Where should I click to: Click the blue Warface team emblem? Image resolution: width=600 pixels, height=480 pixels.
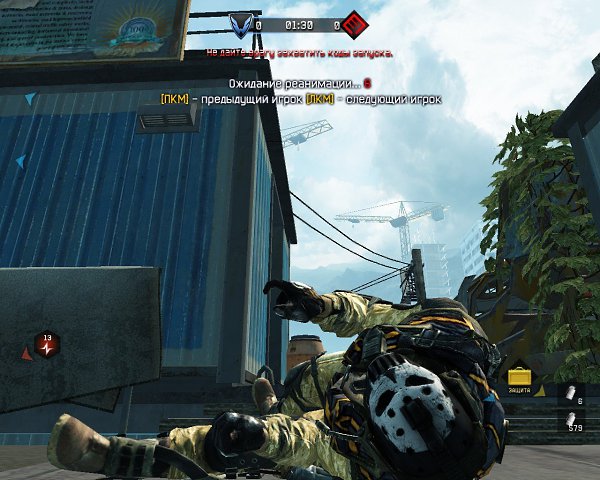pyautogui.click(x=241, y=23)
